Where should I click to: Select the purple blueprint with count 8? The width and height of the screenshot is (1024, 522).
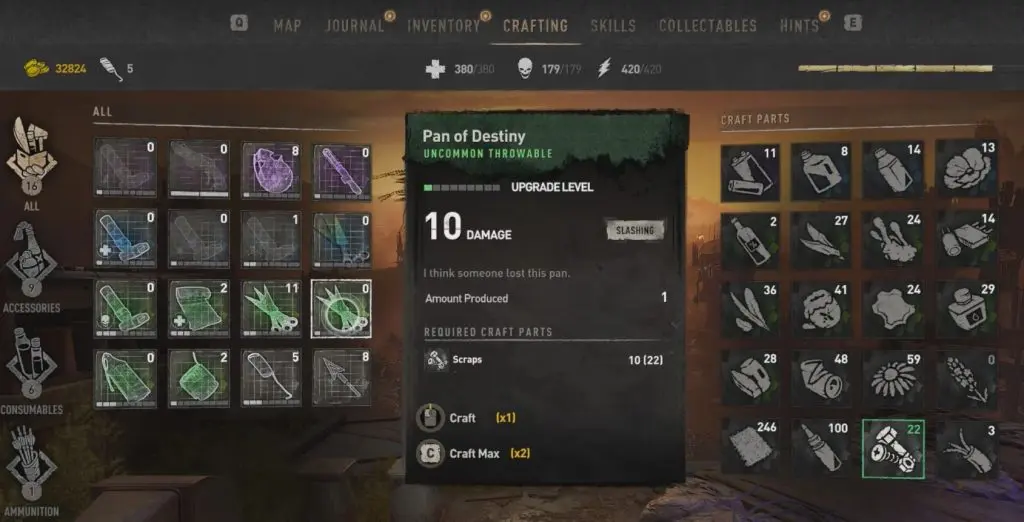pos(270,166)
